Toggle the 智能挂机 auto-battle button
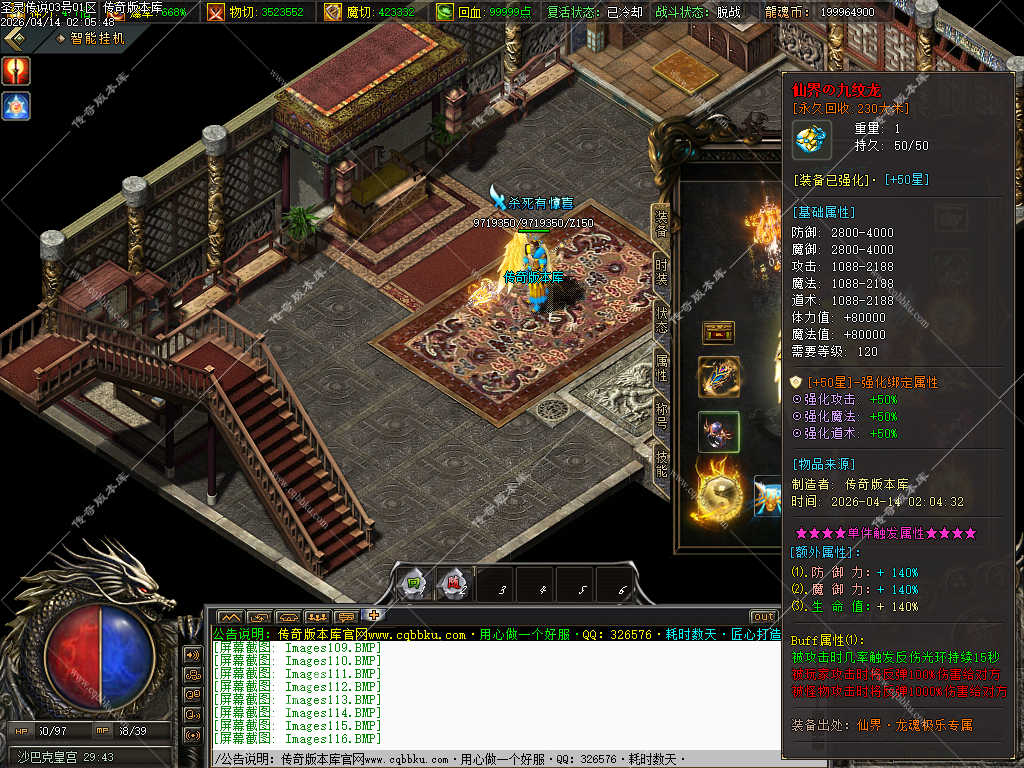Screen dimensions: 1024x768 (x=97, y=38)
